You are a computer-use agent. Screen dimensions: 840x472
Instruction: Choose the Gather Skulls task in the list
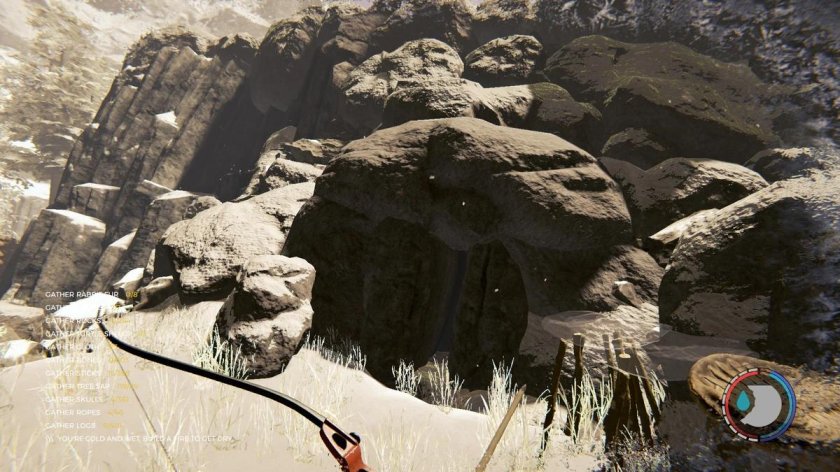pos(75,399)
